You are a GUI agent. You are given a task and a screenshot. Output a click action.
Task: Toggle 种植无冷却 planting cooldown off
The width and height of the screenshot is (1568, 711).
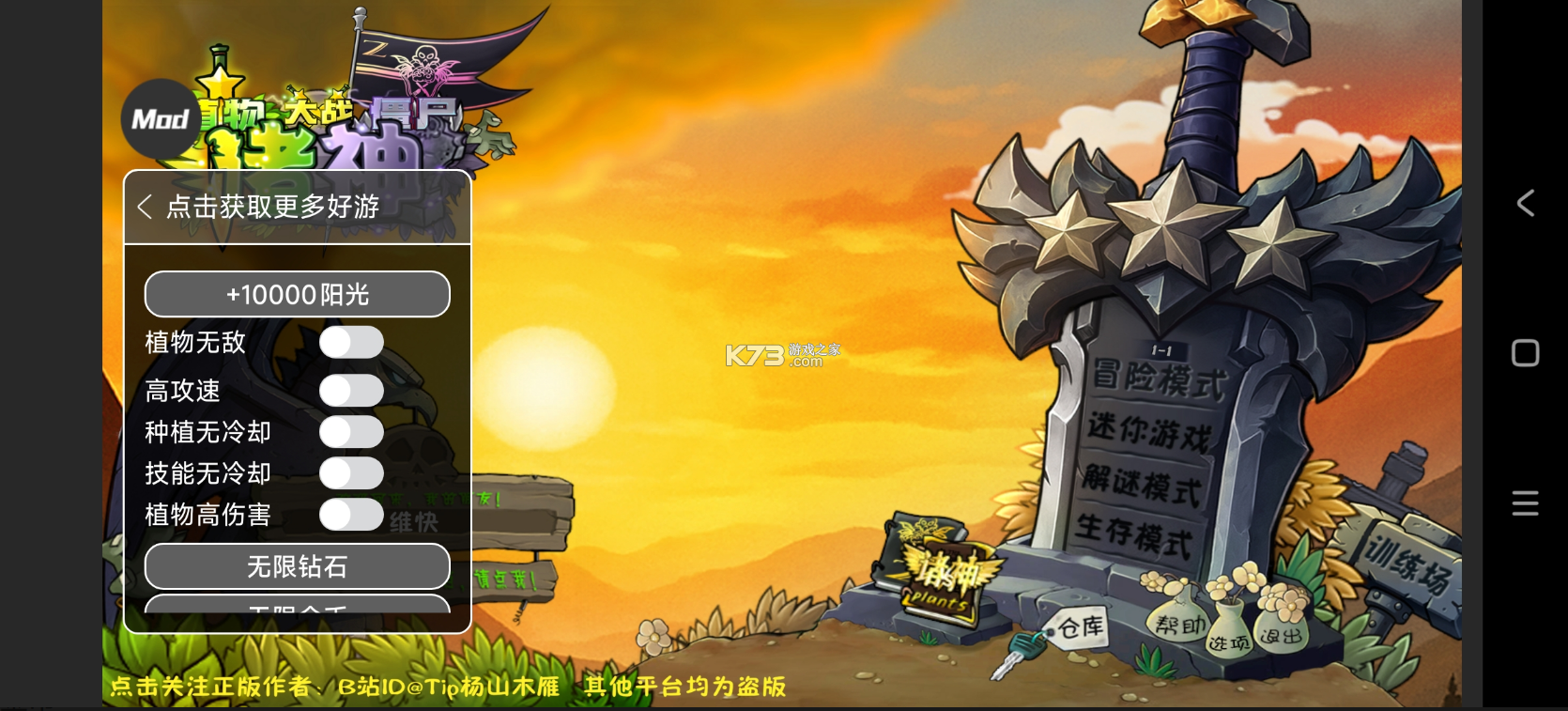[x=351, y=432]
